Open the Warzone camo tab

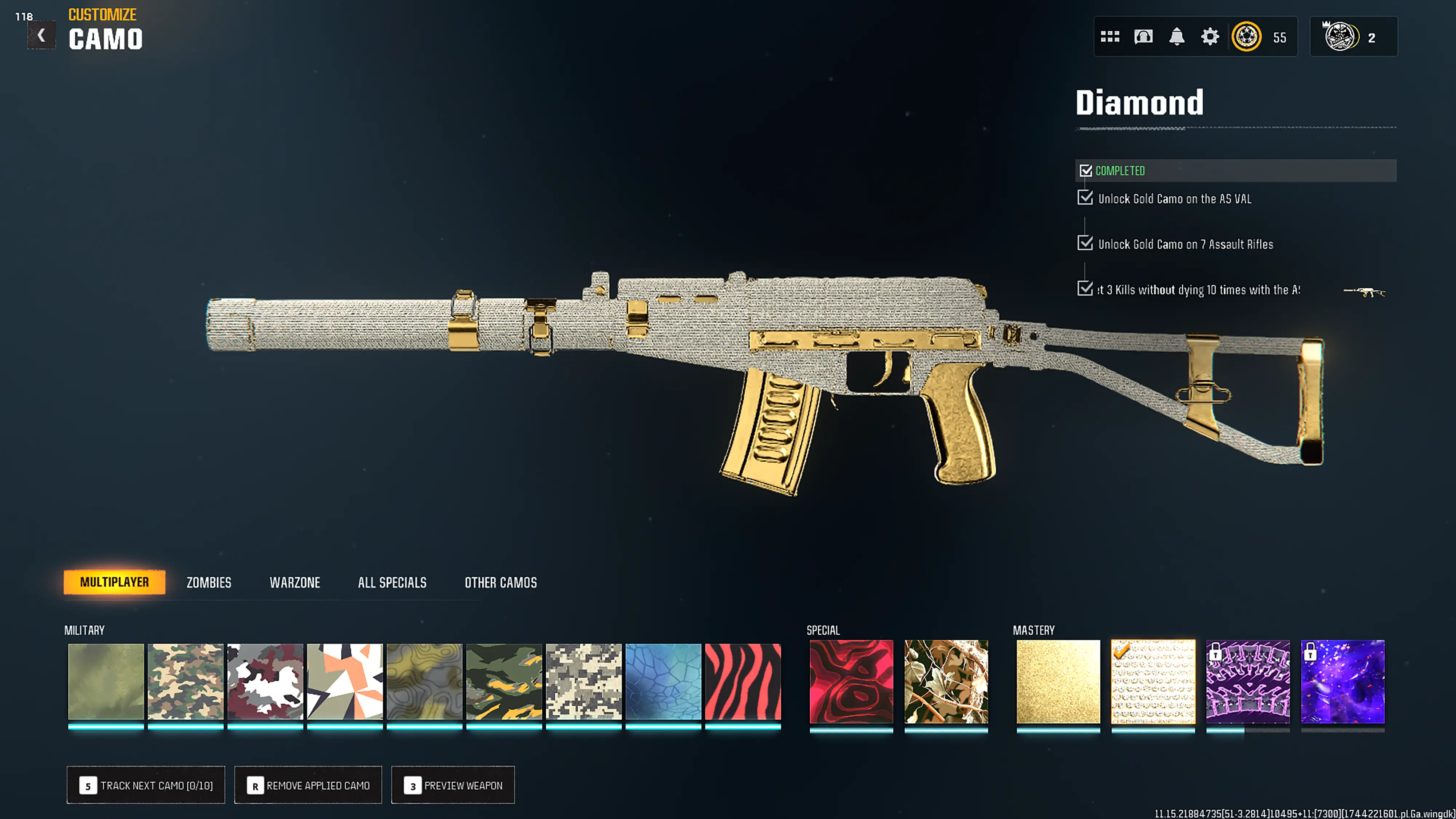pyautogui.click(x=294, y=582)
